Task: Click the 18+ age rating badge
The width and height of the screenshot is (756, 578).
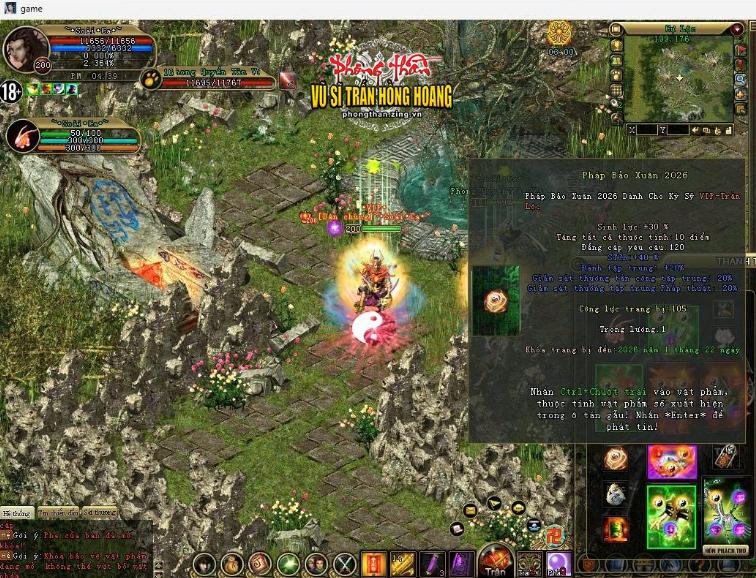Action: click(11, 91)
